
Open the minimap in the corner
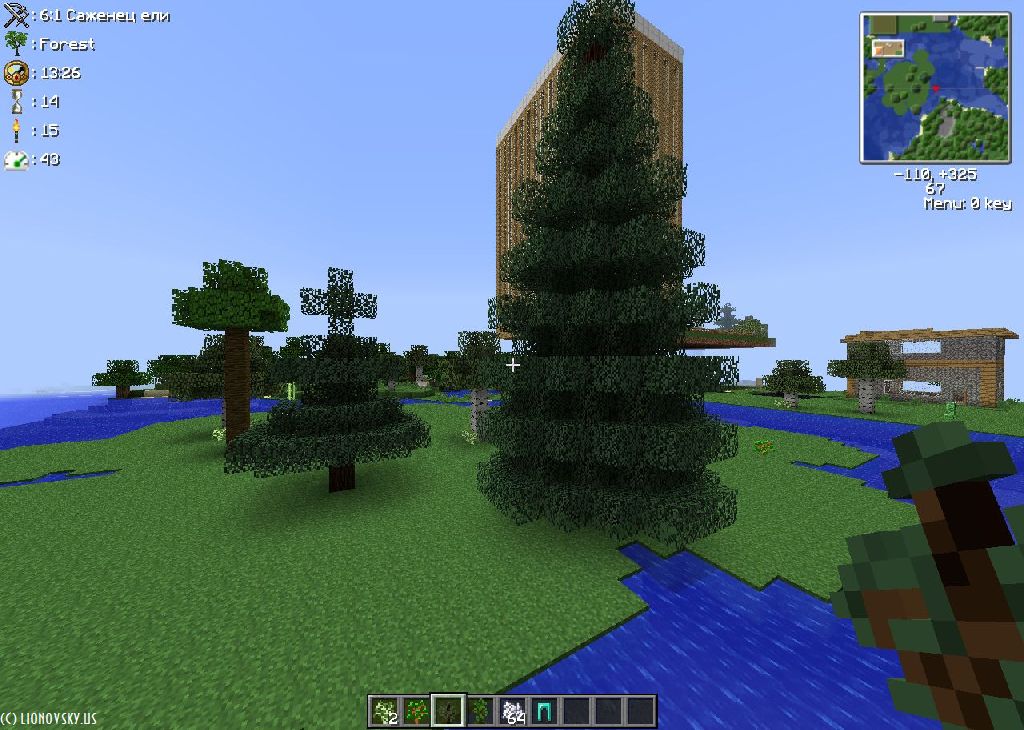coord(935,87)
